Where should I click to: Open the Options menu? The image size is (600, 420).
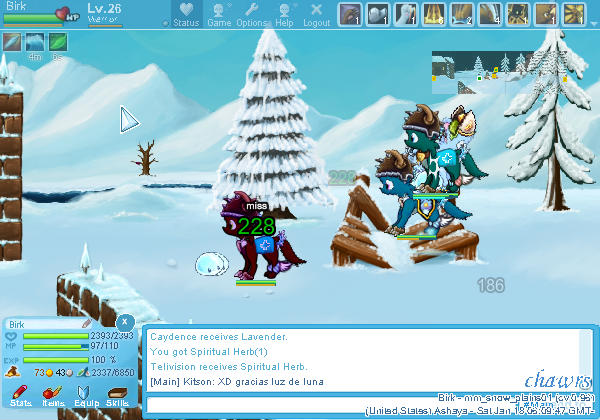[252, 14]
